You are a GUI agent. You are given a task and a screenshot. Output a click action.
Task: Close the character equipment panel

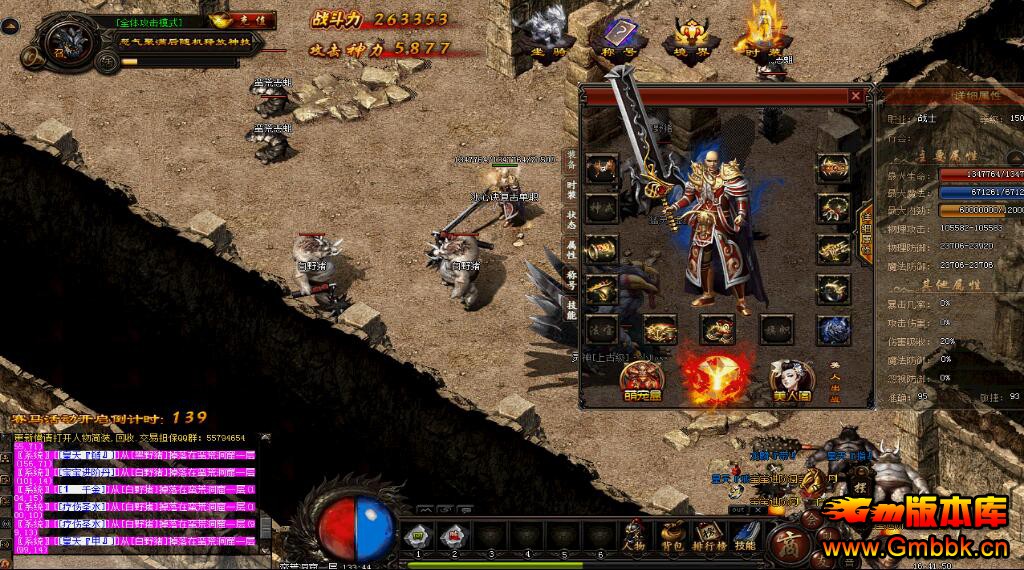(855, 96)
